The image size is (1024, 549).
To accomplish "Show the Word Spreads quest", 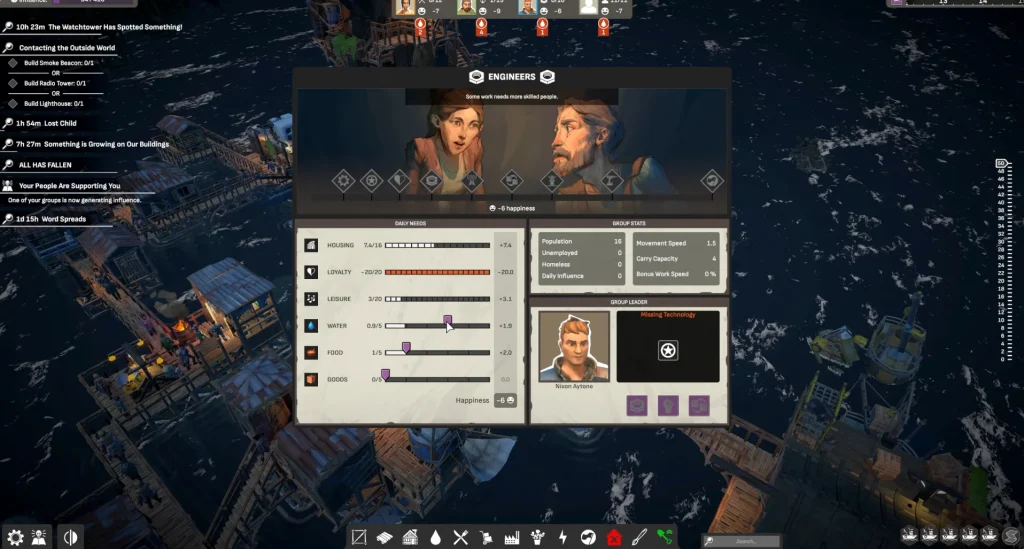I will pos(58,219).
